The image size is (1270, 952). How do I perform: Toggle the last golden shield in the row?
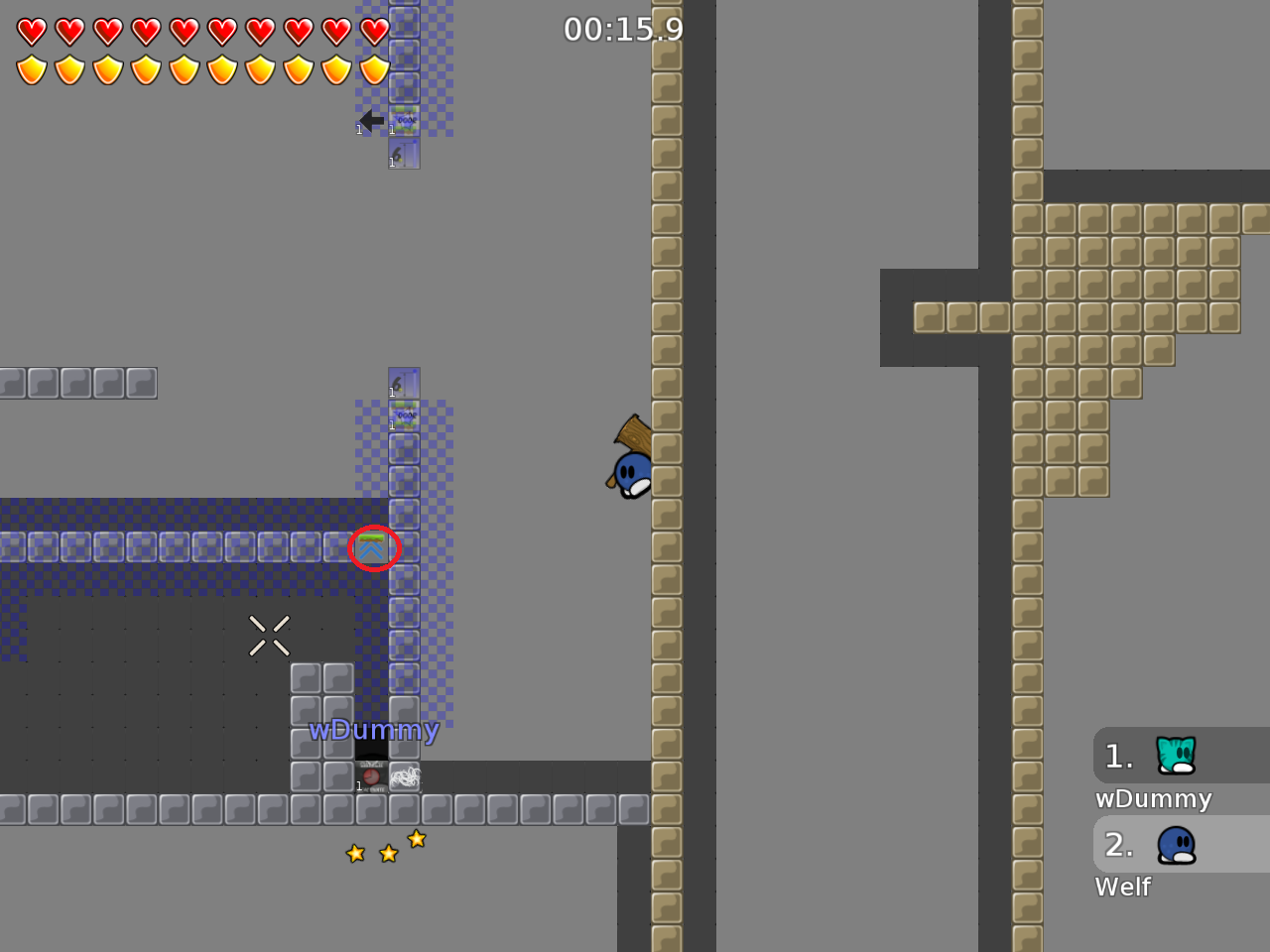(x=372, y=68)
